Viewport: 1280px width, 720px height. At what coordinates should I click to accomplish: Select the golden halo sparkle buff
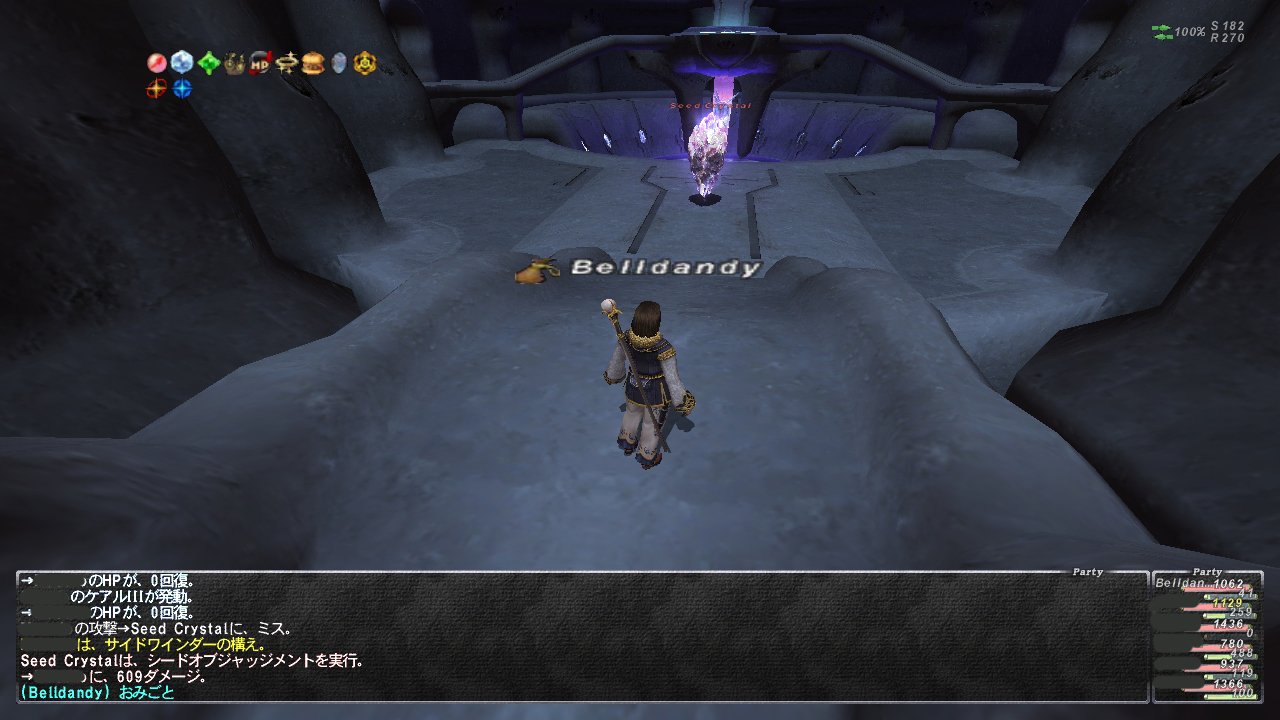pyautogui.click(x=287, y=63)
